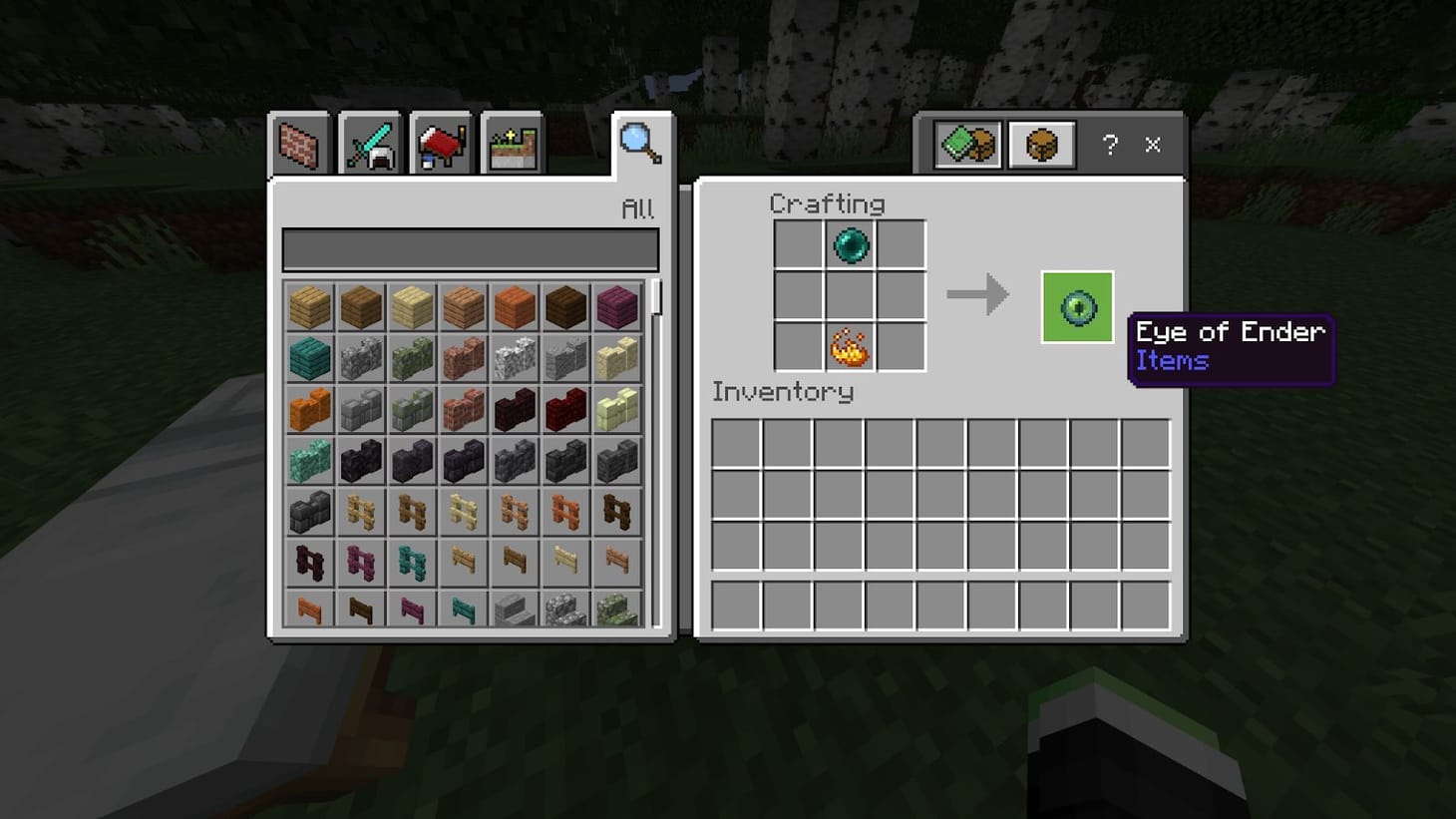Click the ender pearl in the crafting grid
This screenshot has height=819, width=1456.
852,243
